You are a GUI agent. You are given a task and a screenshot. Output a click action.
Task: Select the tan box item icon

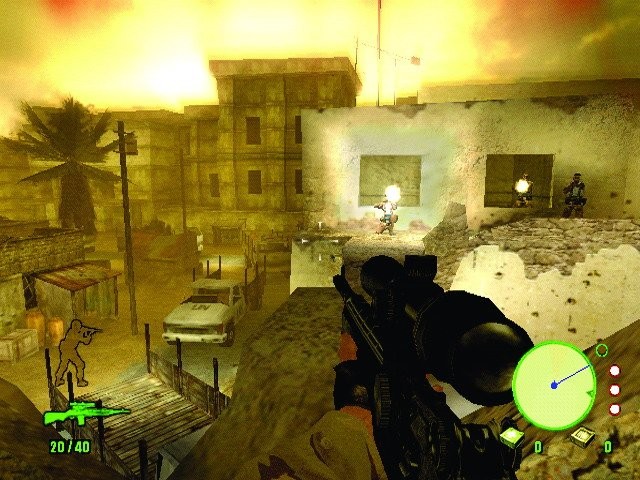(581, 437)
